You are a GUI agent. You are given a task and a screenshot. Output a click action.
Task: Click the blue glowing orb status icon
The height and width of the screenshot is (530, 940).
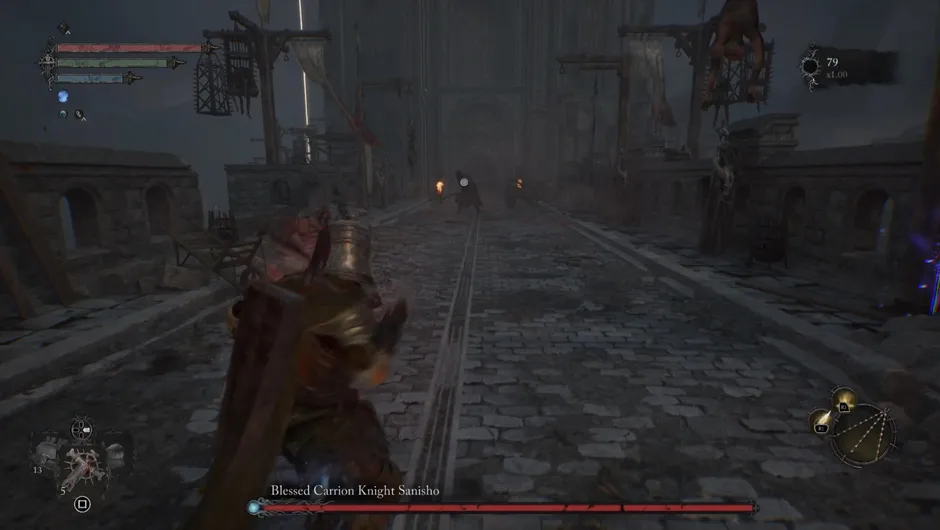tap(62, 96)
